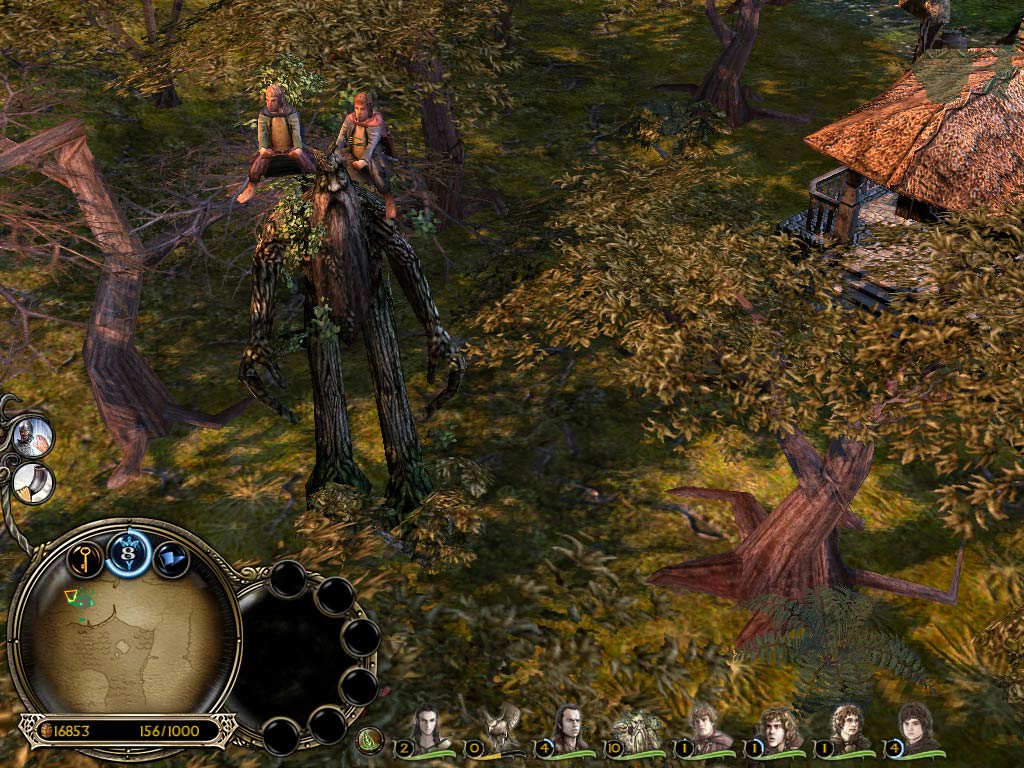Click the blue flag button above minimap

coord(171,558)
